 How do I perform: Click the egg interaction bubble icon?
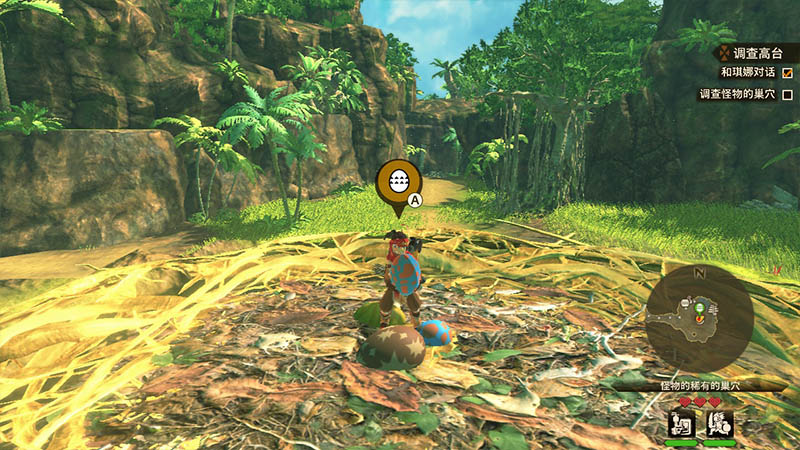pos(397,182)
